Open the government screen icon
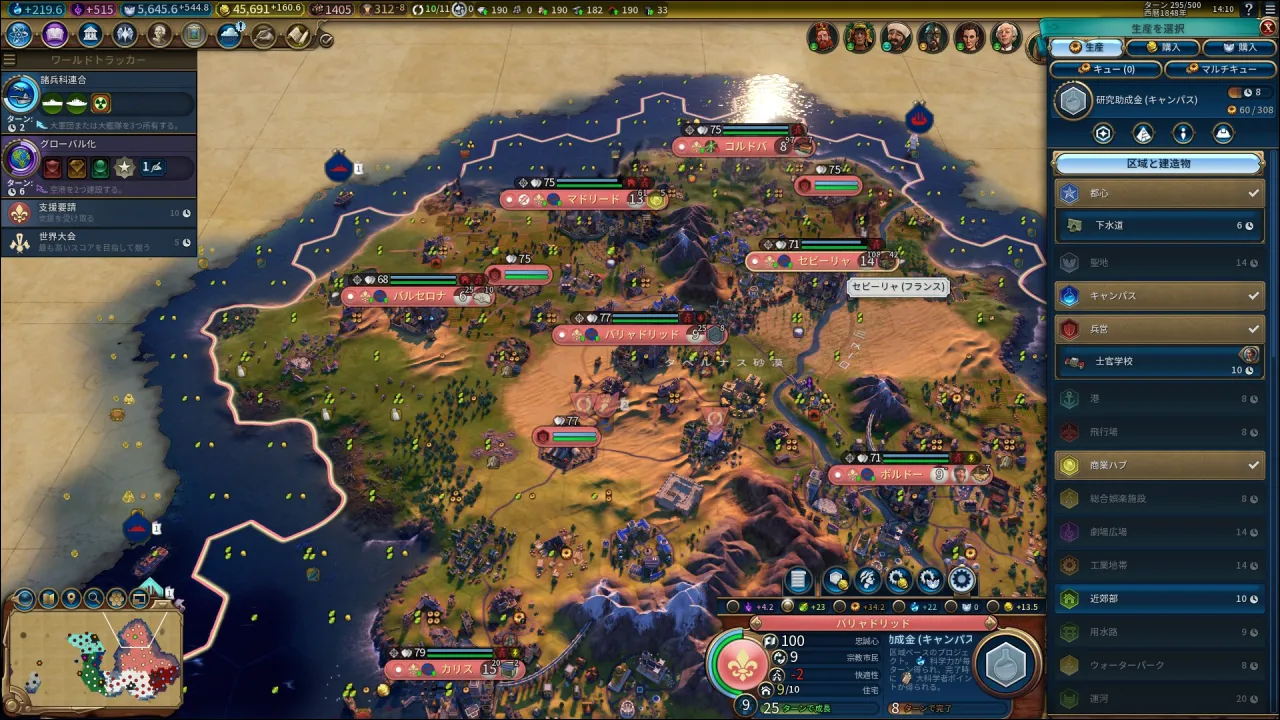The height and width of the screenshot is (720, 1280). coord(90,35)
